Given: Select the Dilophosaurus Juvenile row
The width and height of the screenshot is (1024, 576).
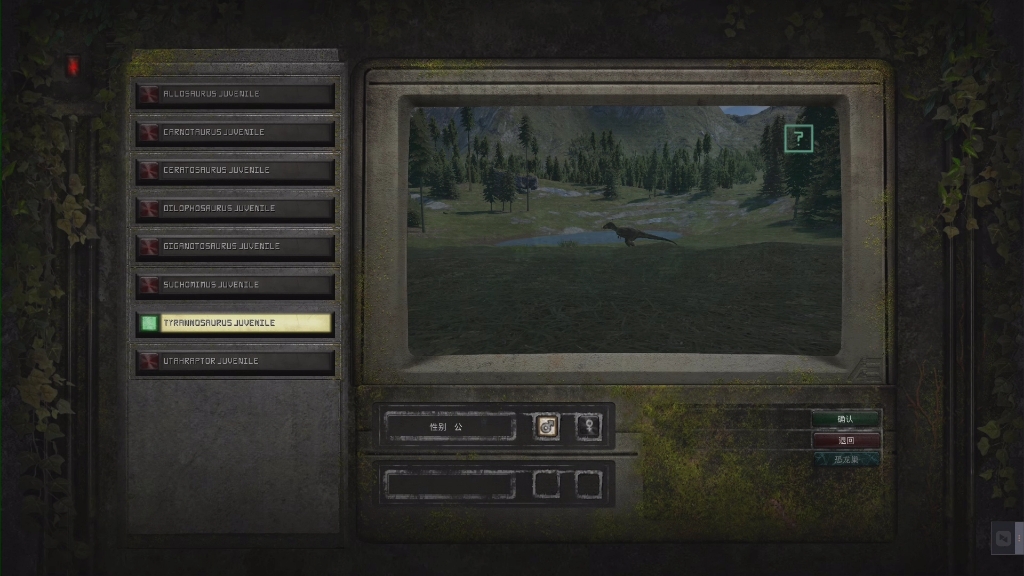Looking at the screenshot, I should coord(236,208).
